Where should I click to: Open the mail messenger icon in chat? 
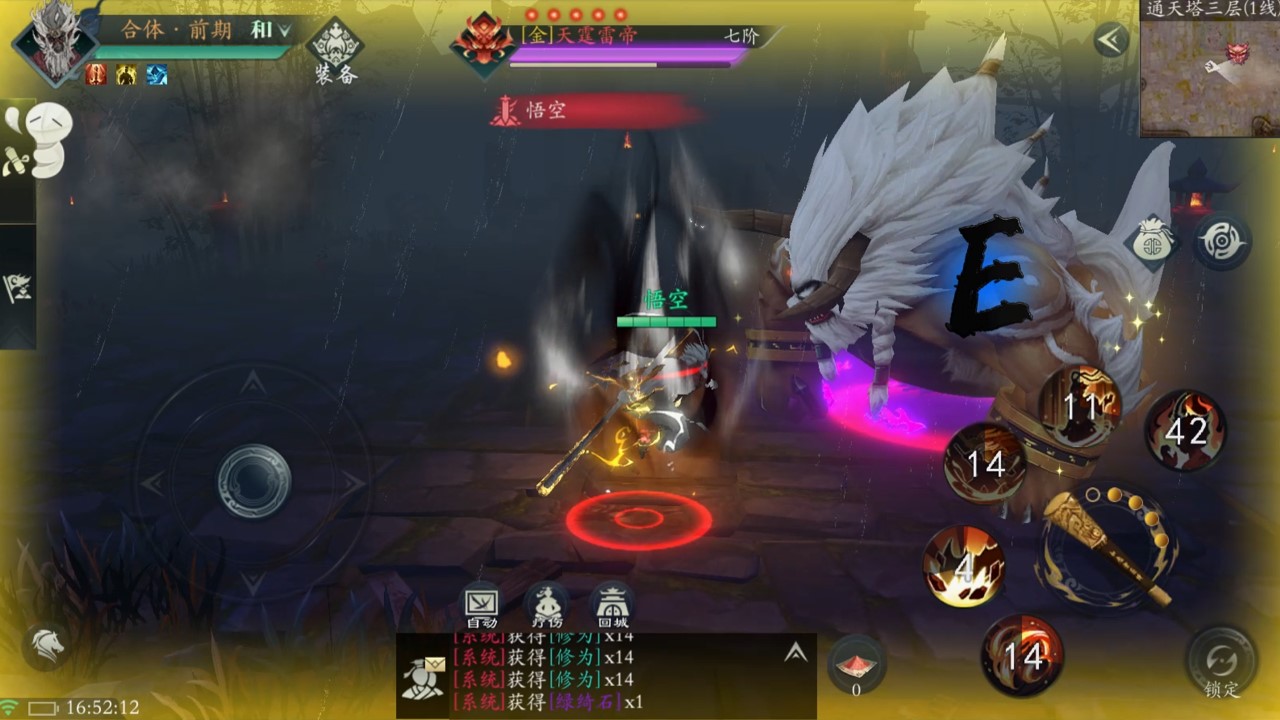click(423, 676)
